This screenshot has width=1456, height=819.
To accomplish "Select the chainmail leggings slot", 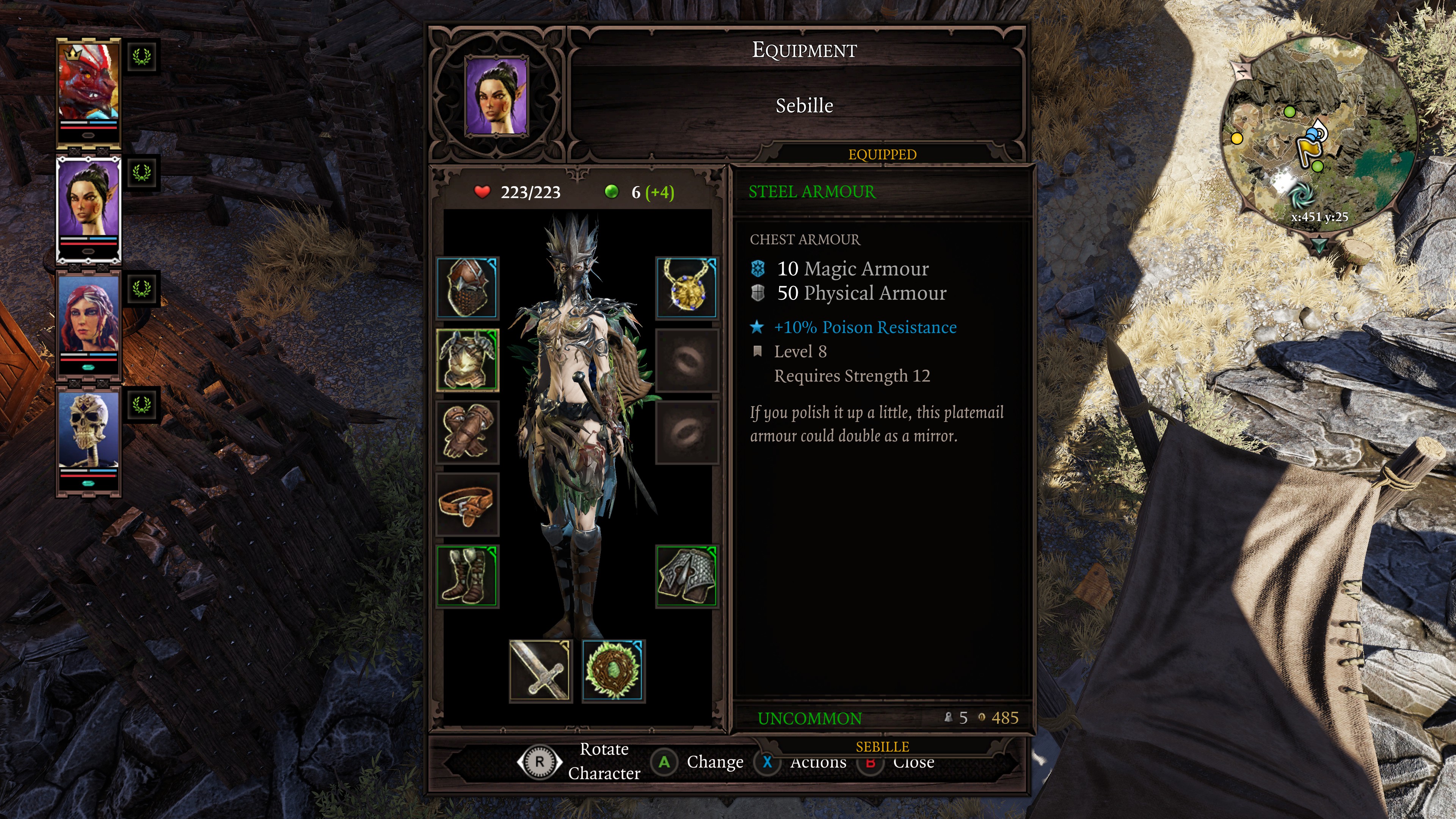I will tap(687, 576).
